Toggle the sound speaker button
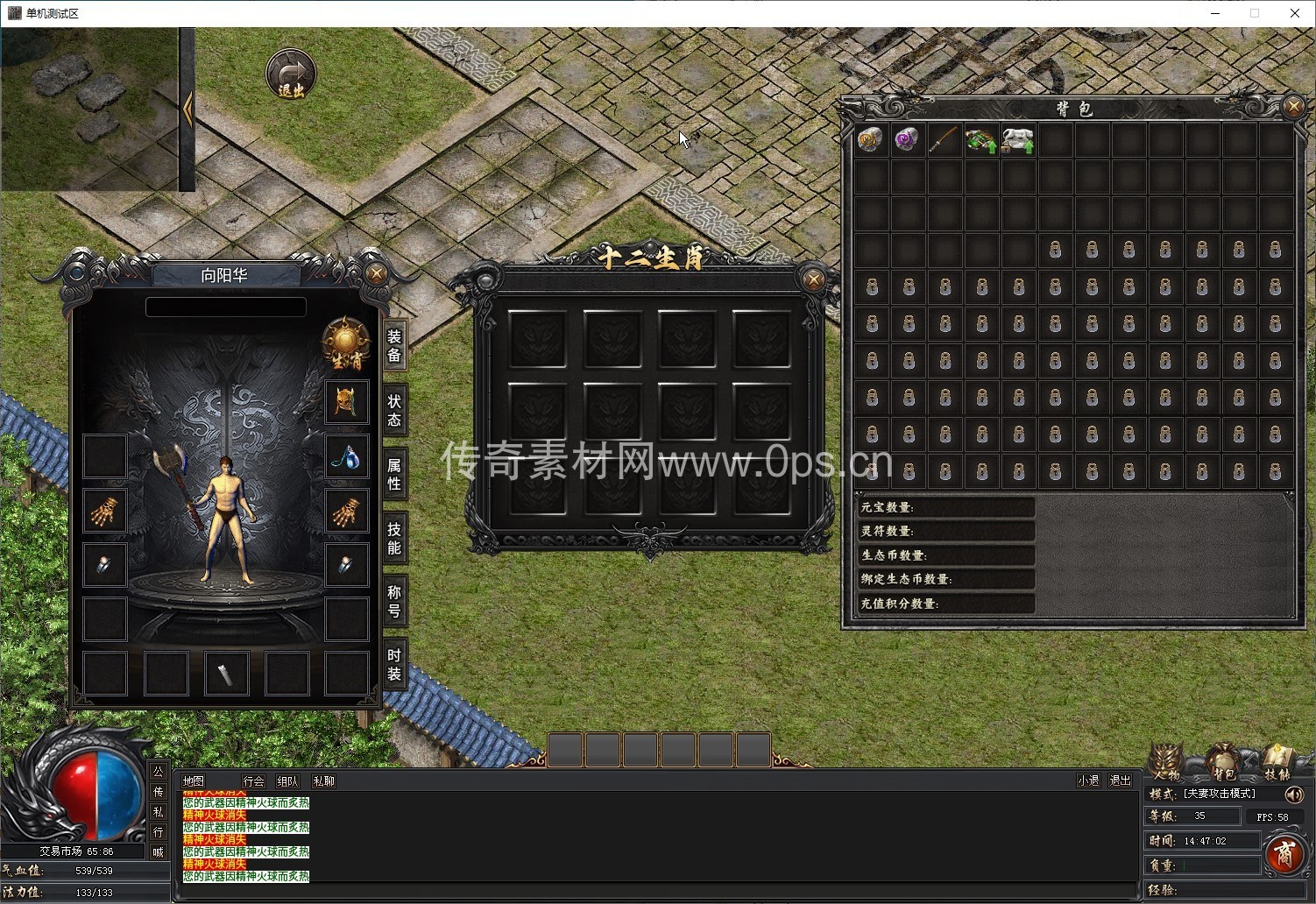Screen dimensions: 1316x904 pos(1293,795)
